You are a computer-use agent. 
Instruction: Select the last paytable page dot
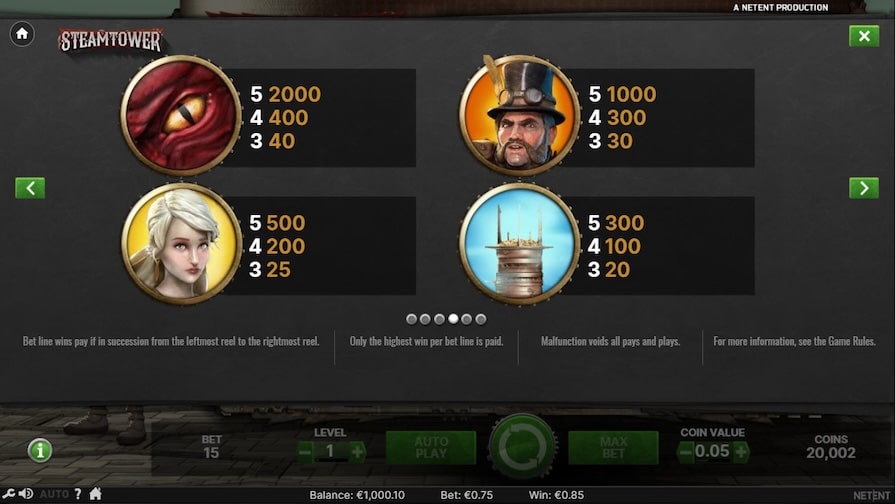[481, 319]
